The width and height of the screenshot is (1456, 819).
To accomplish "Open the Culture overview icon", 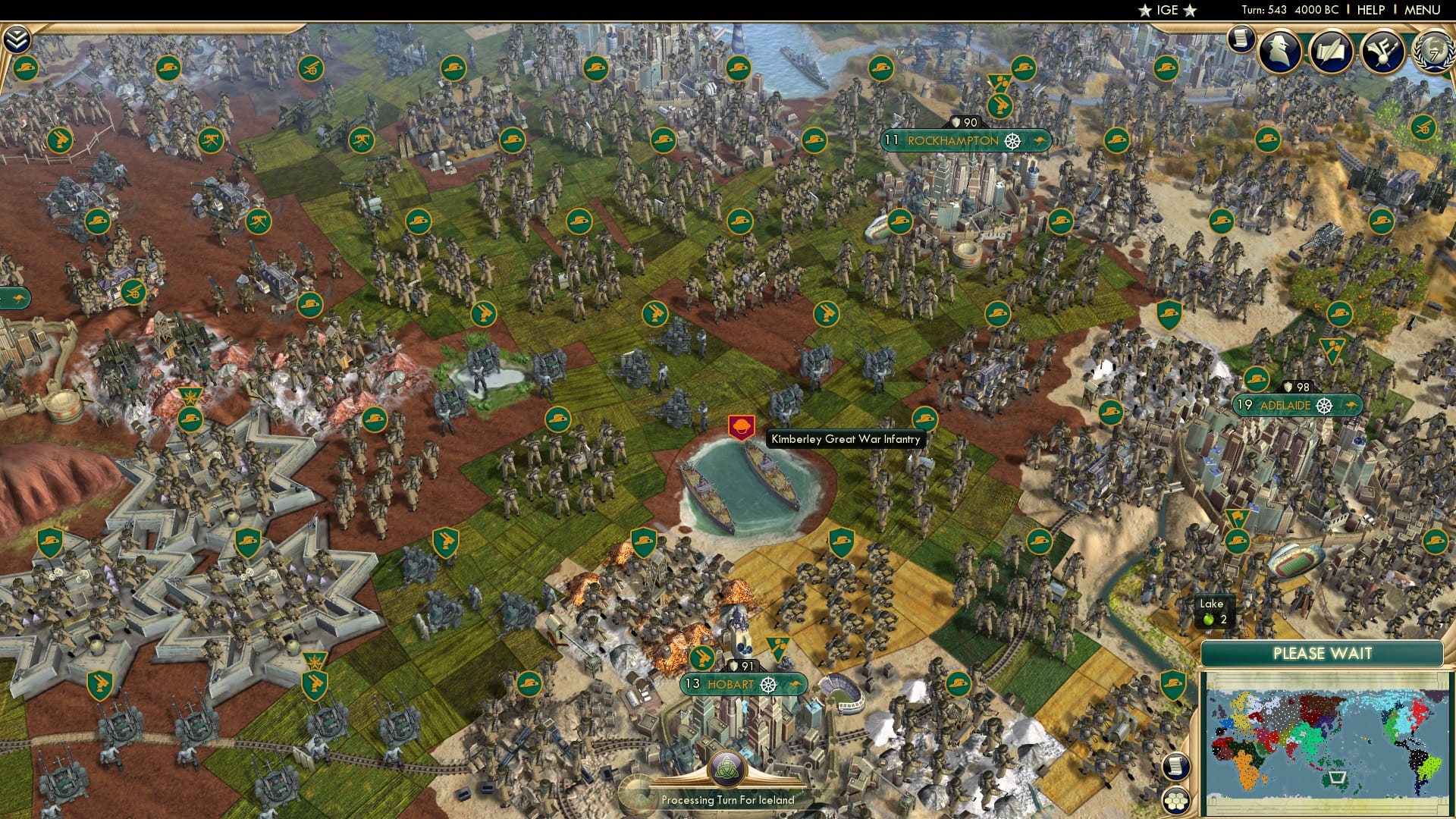I will click(x=1382, y=51).
